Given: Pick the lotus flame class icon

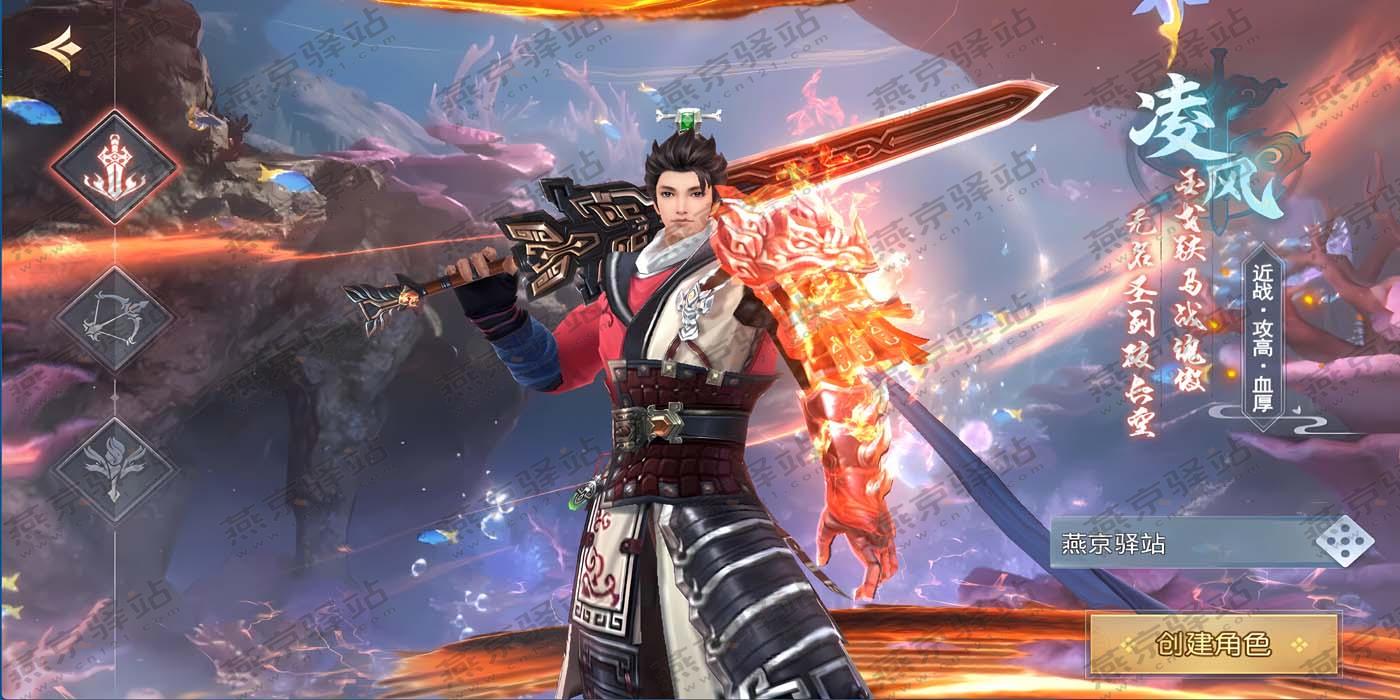Looking at the screenshot, I should (x=114, y=468).
